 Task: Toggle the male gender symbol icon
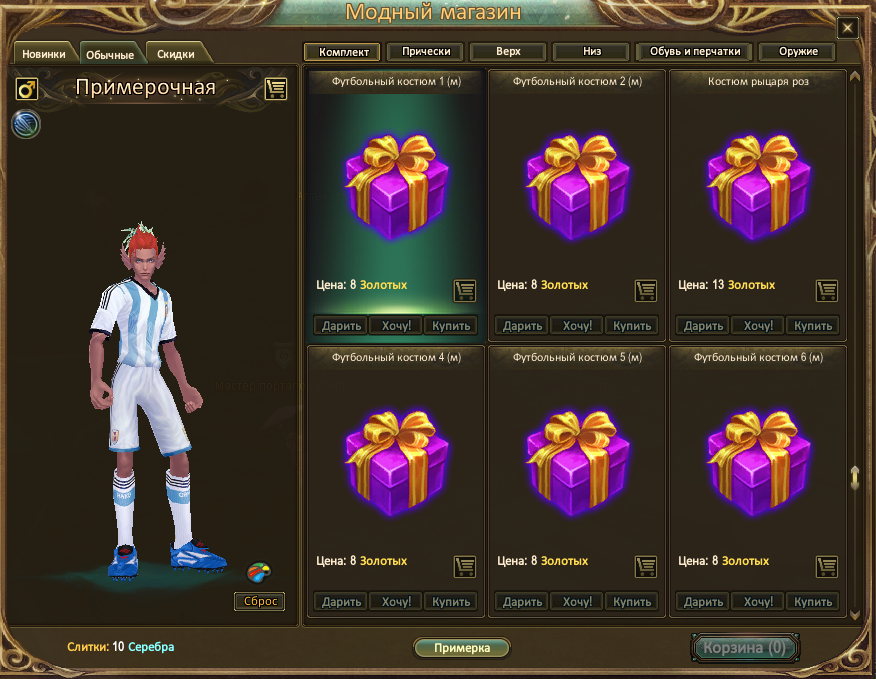pos(27,90)
